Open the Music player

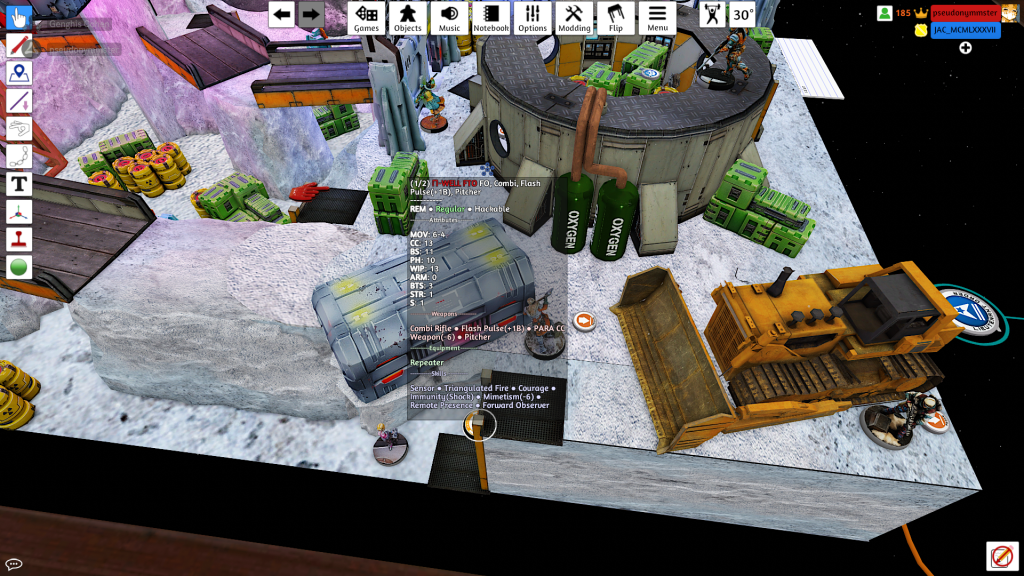(x=449, y=18)
